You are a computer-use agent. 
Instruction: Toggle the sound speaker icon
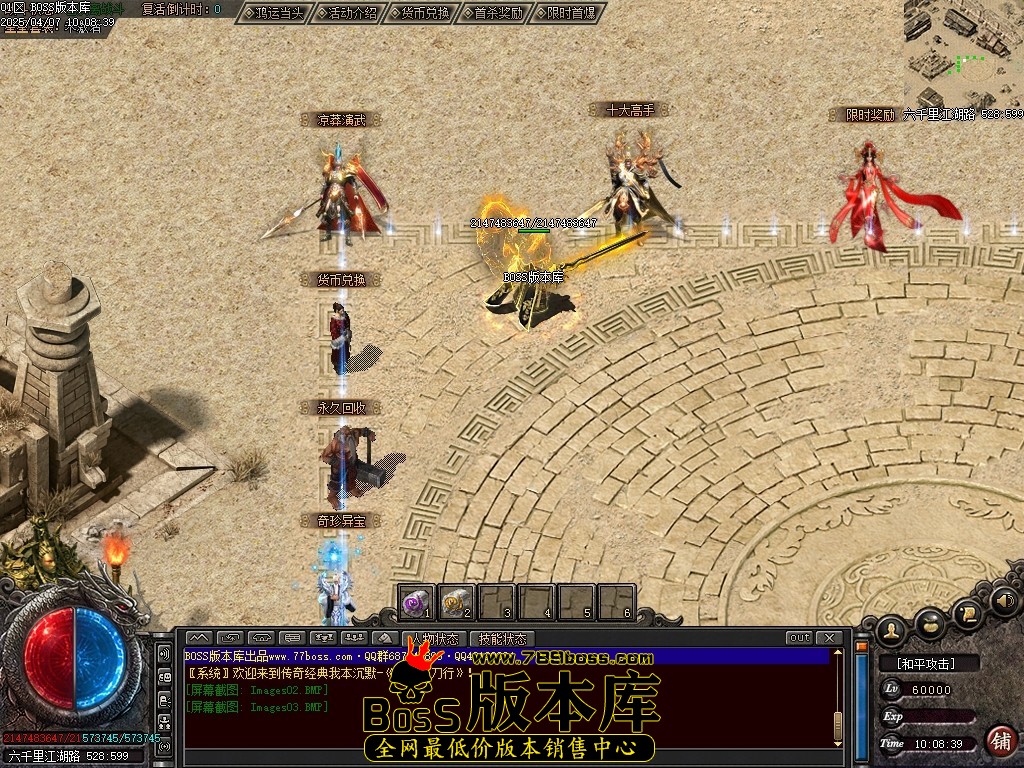click(1006, 601)
